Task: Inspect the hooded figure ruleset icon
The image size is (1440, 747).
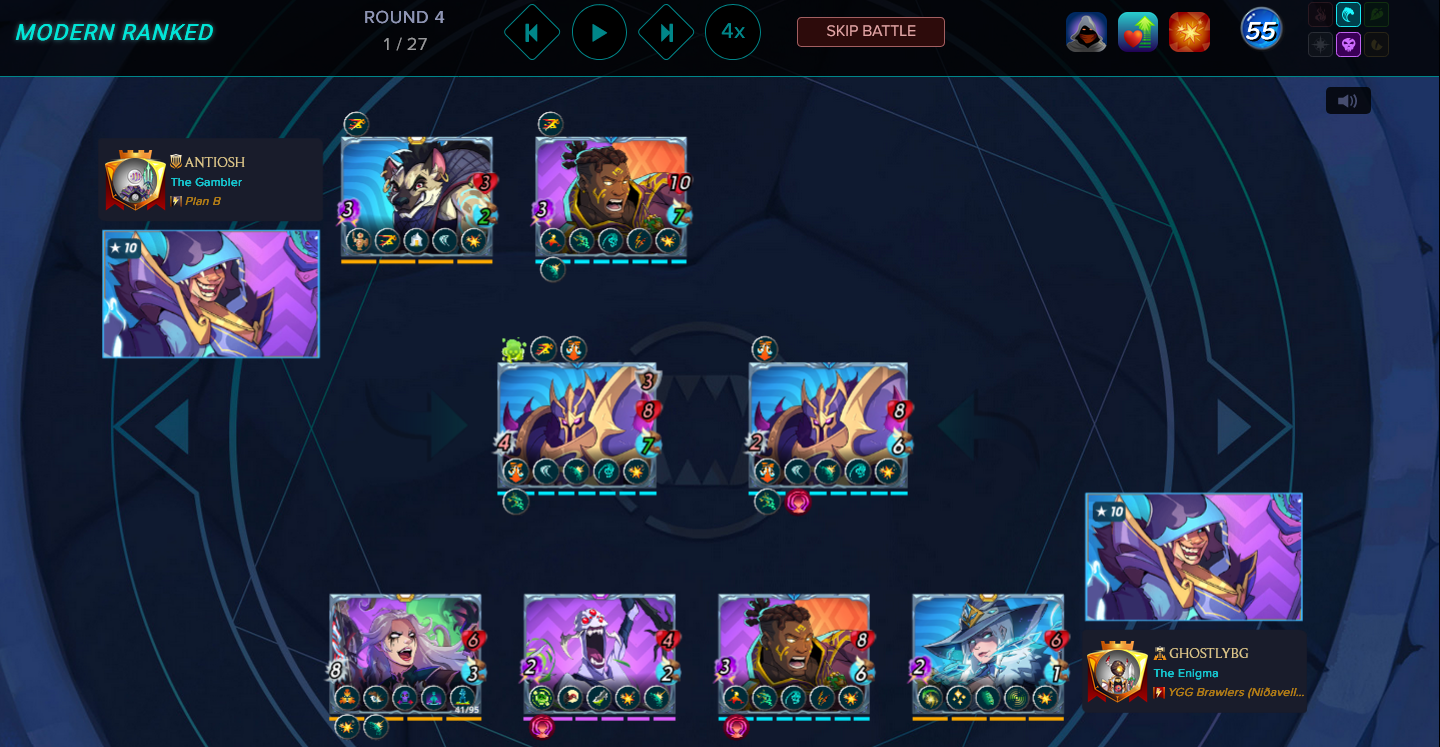Action: click(x=1086, y=32)
